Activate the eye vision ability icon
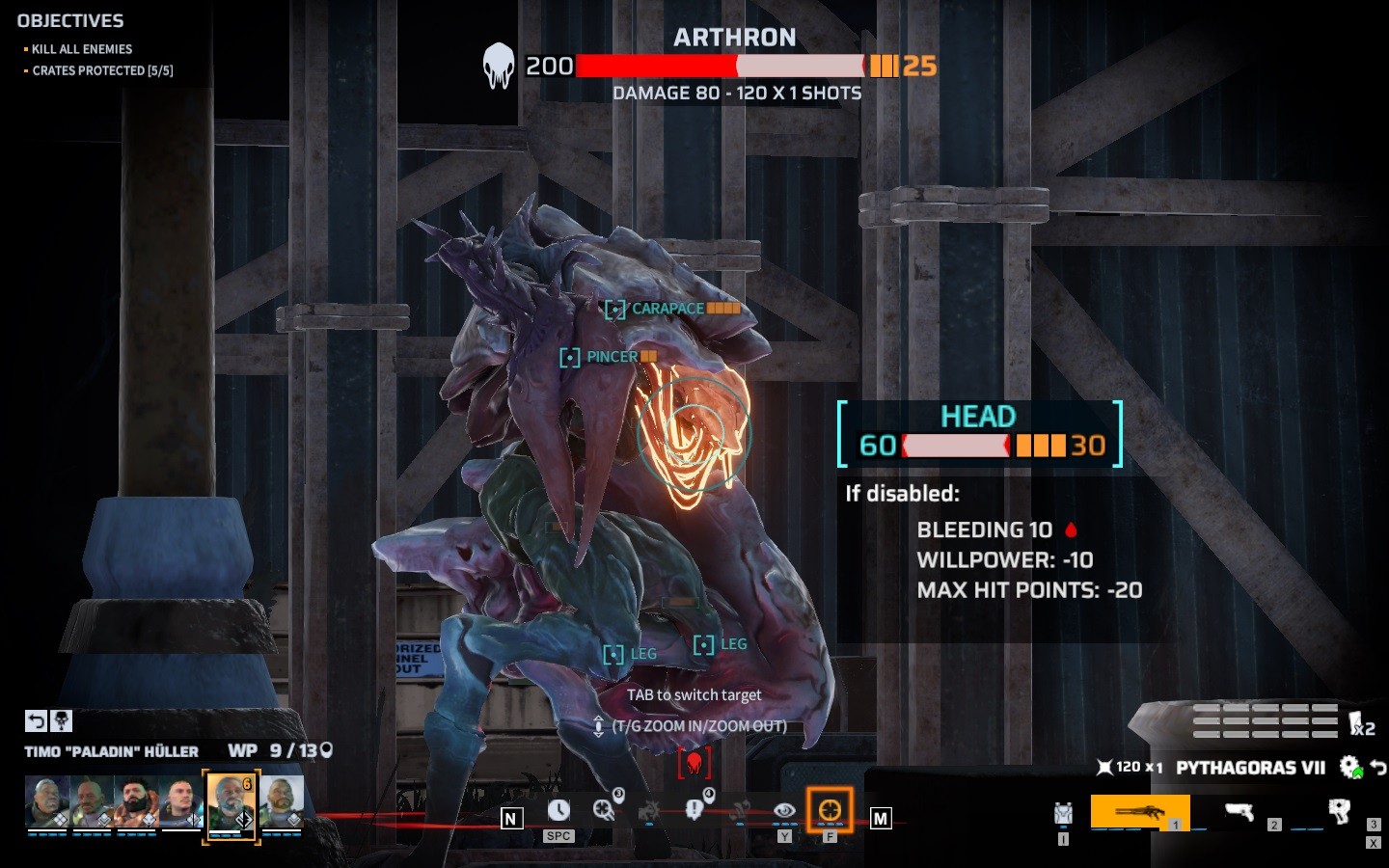The height and width of the screenshot is (868, 1389). pyautogui.click(x=784, y=811)
